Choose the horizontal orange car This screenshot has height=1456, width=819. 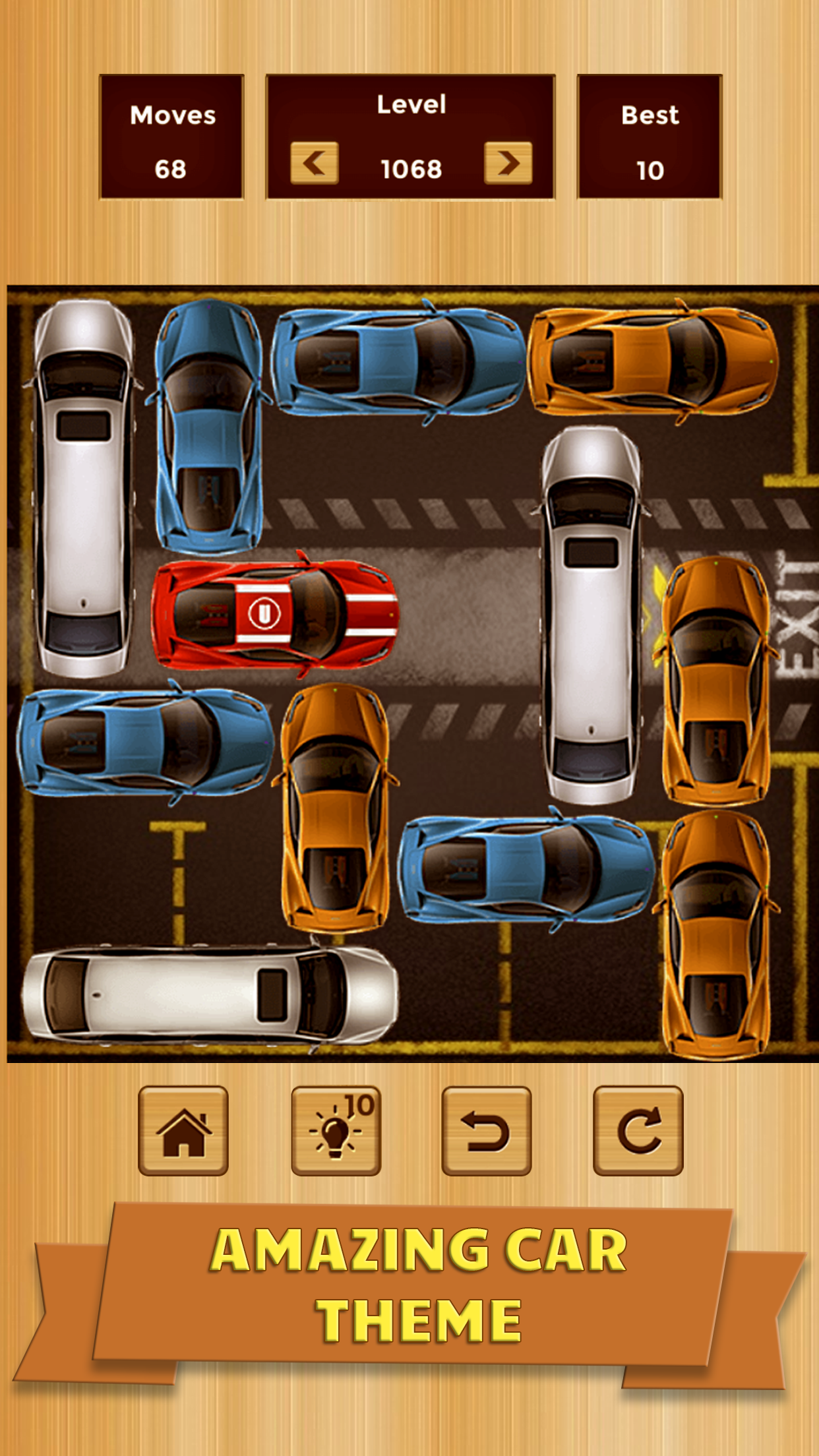653,361
